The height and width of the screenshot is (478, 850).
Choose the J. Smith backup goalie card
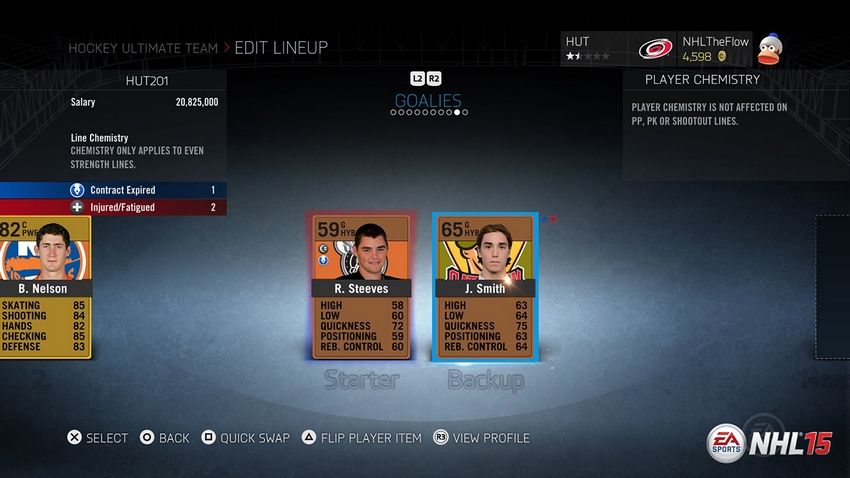[x=485, y=286]
